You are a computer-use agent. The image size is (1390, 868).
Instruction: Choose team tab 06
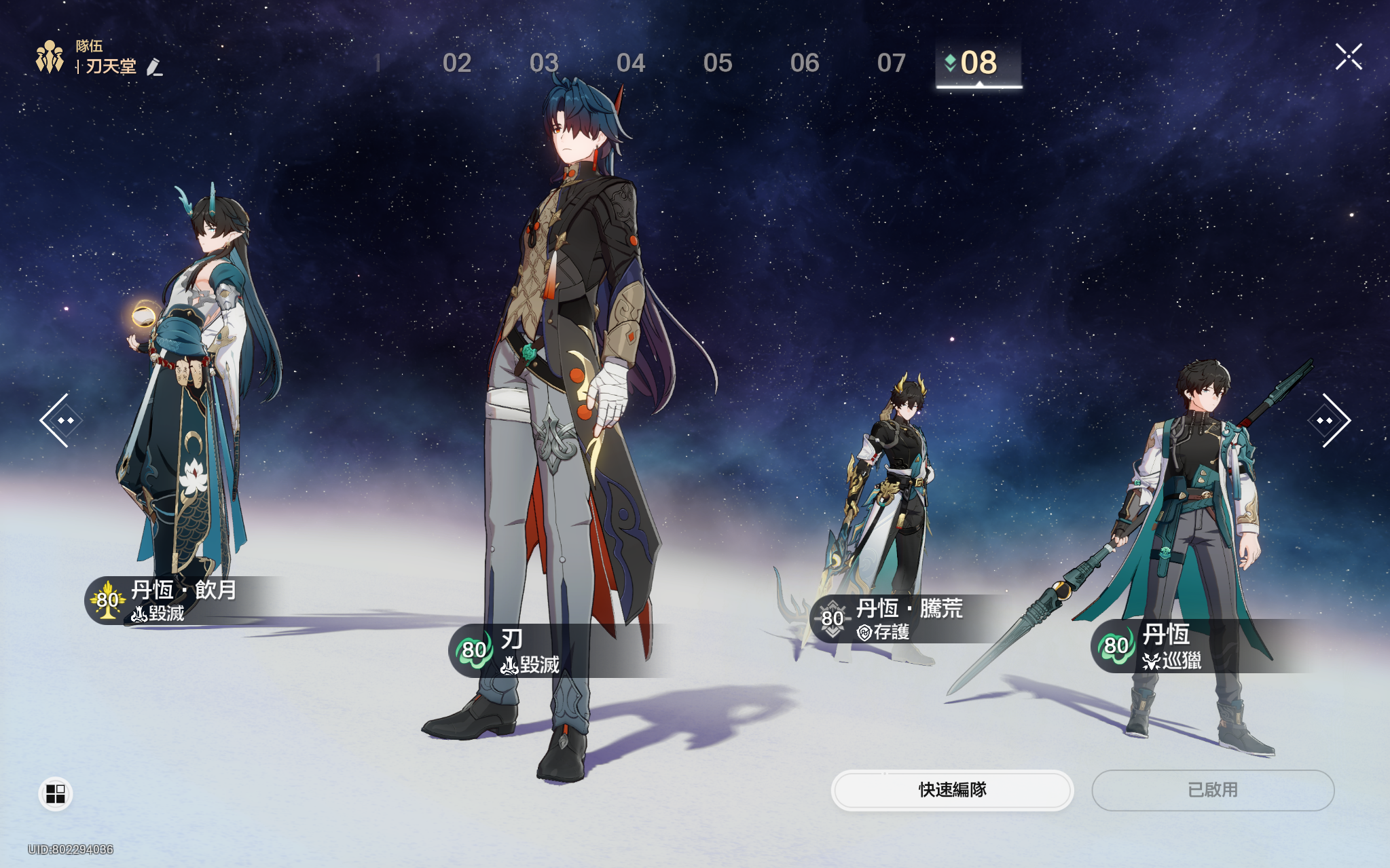tap(804, 63)
